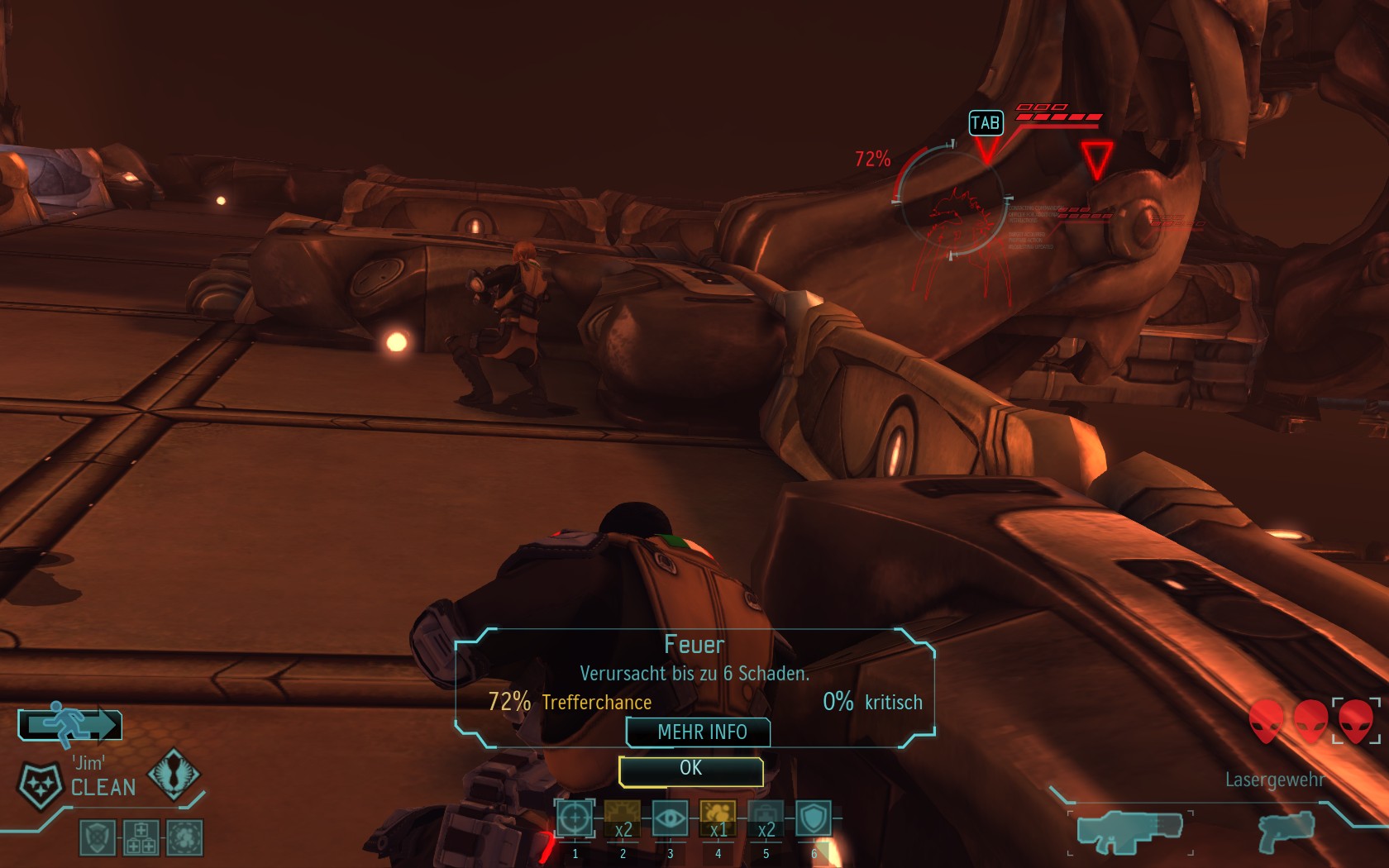Target the middle red alien head
This screenshot has width=1389, height=868.
point(1310,721)
